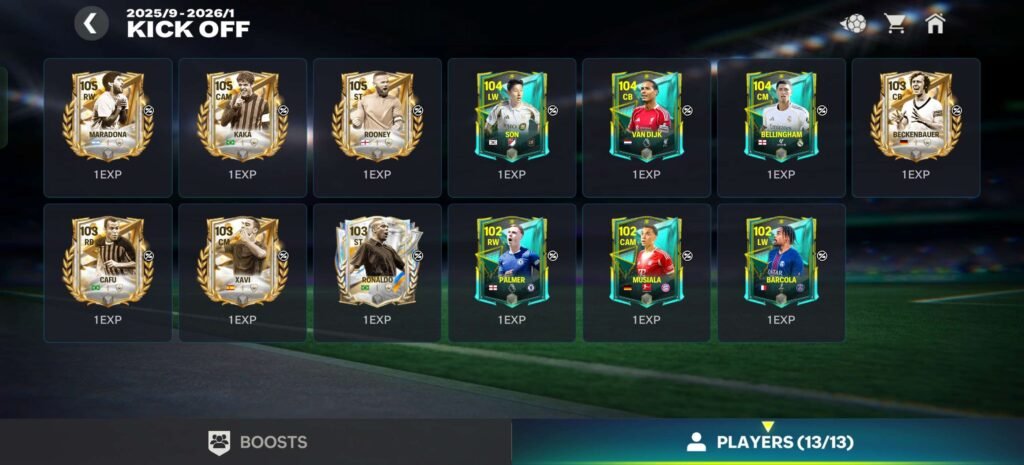Switch to the Boosts tab
Screen dimensions: 1024x465
[x=256, y=442]
